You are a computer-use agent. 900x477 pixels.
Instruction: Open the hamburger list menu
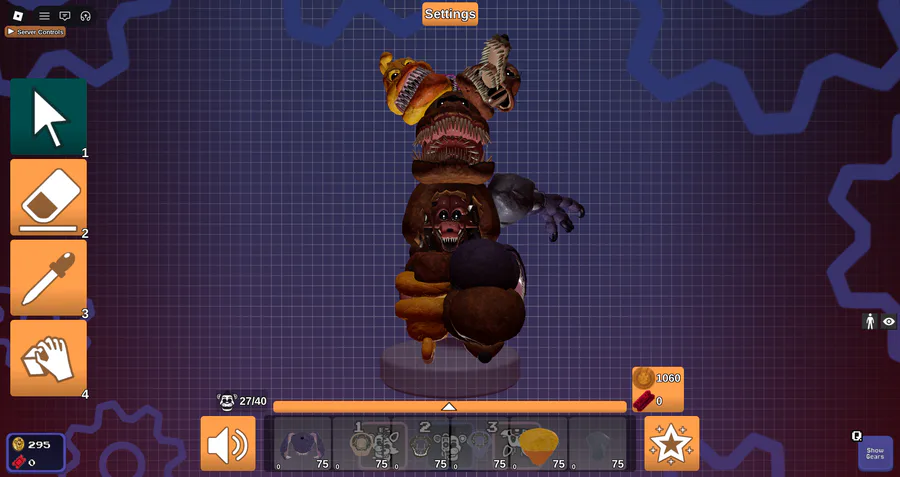pyautogui.click(x=44, y=16)
